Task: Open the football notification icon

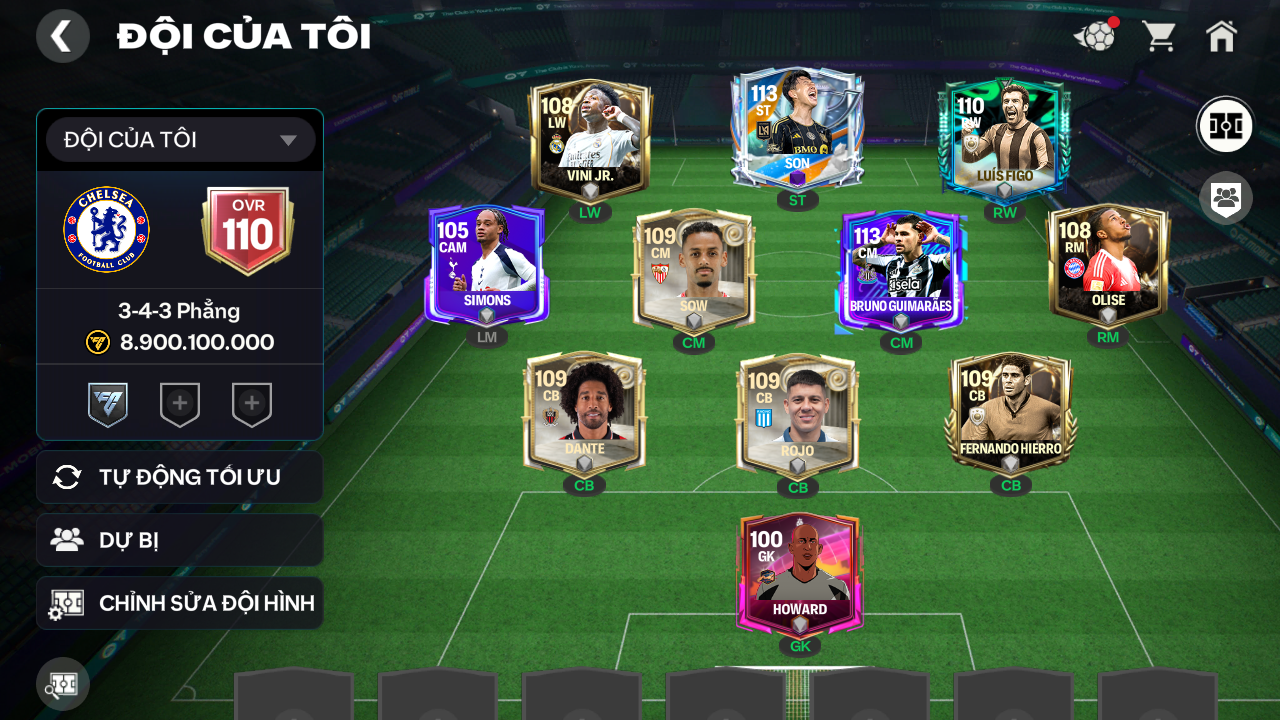Action: [1096, 37]
